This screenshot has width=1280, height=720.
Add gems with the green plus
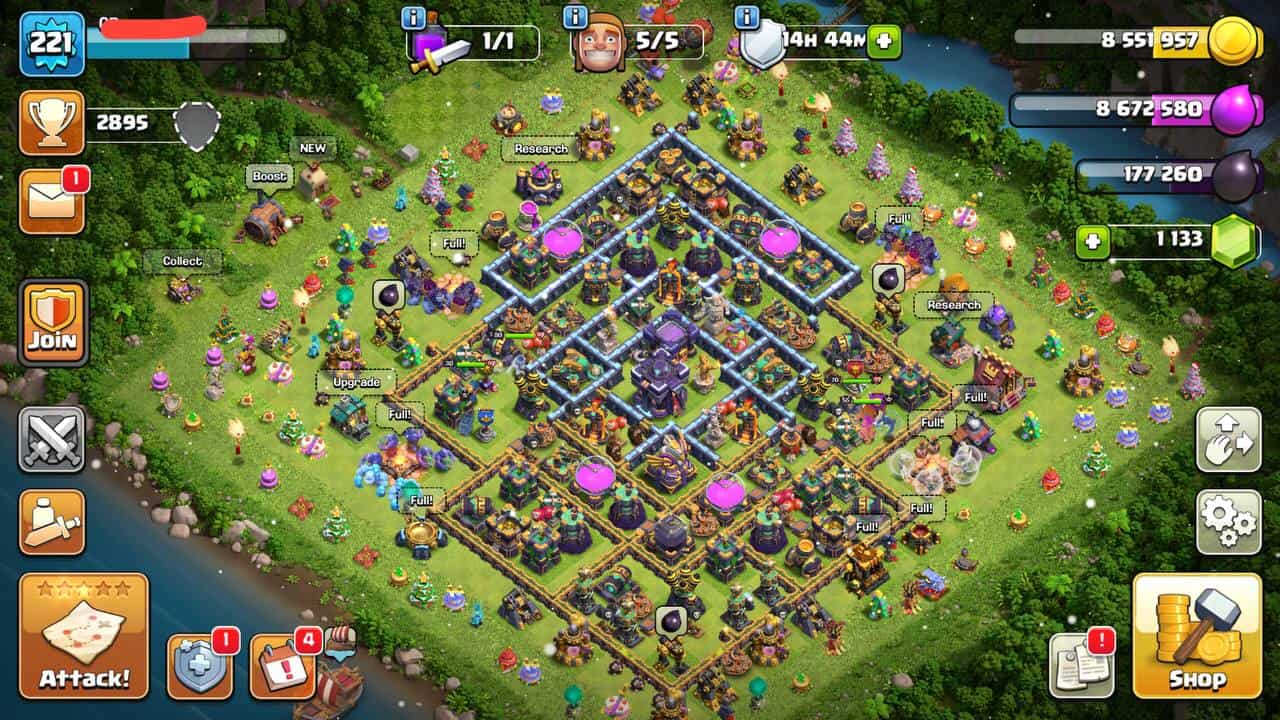click(1093, 242)
